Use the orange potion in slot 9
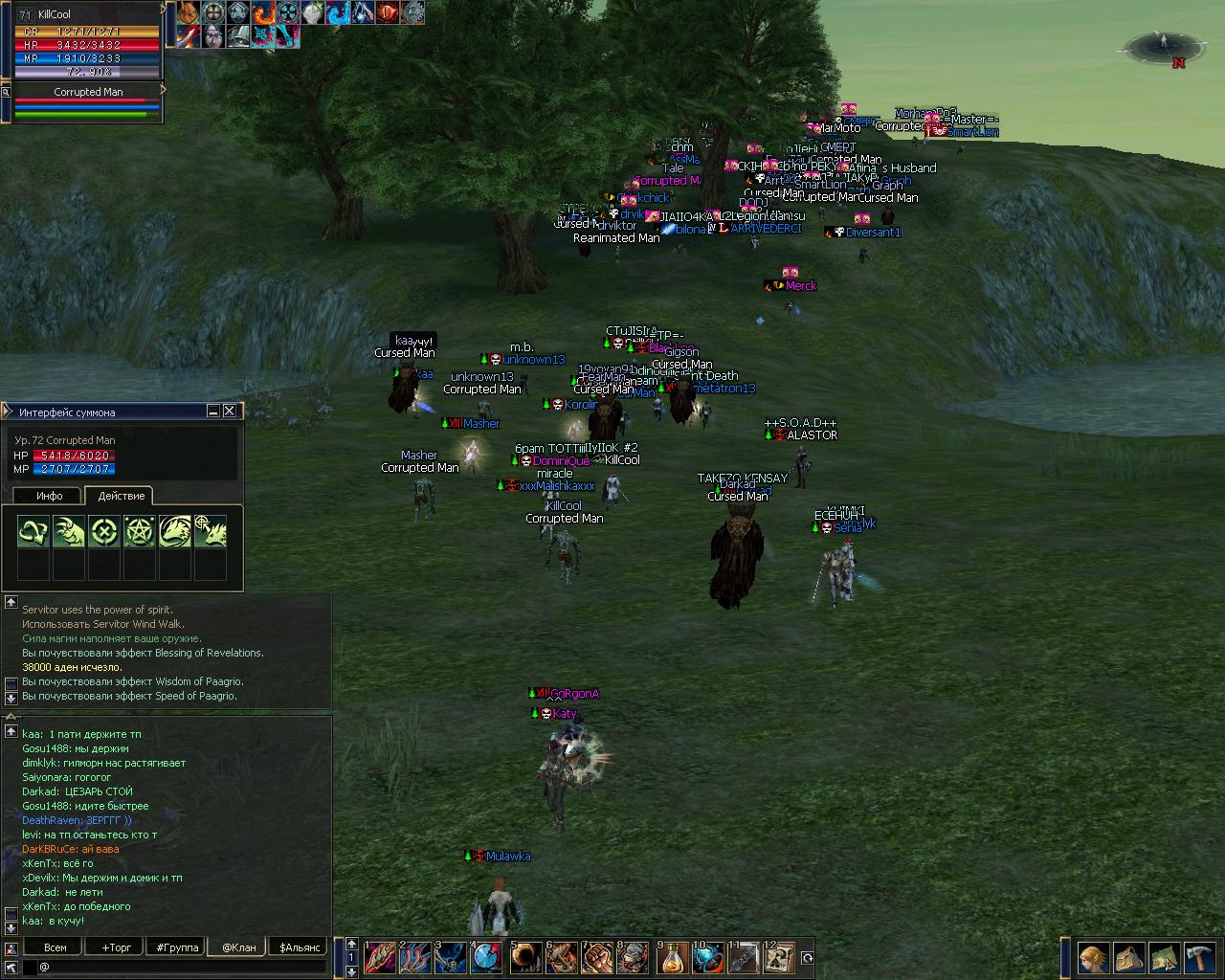 coord(672,957)
